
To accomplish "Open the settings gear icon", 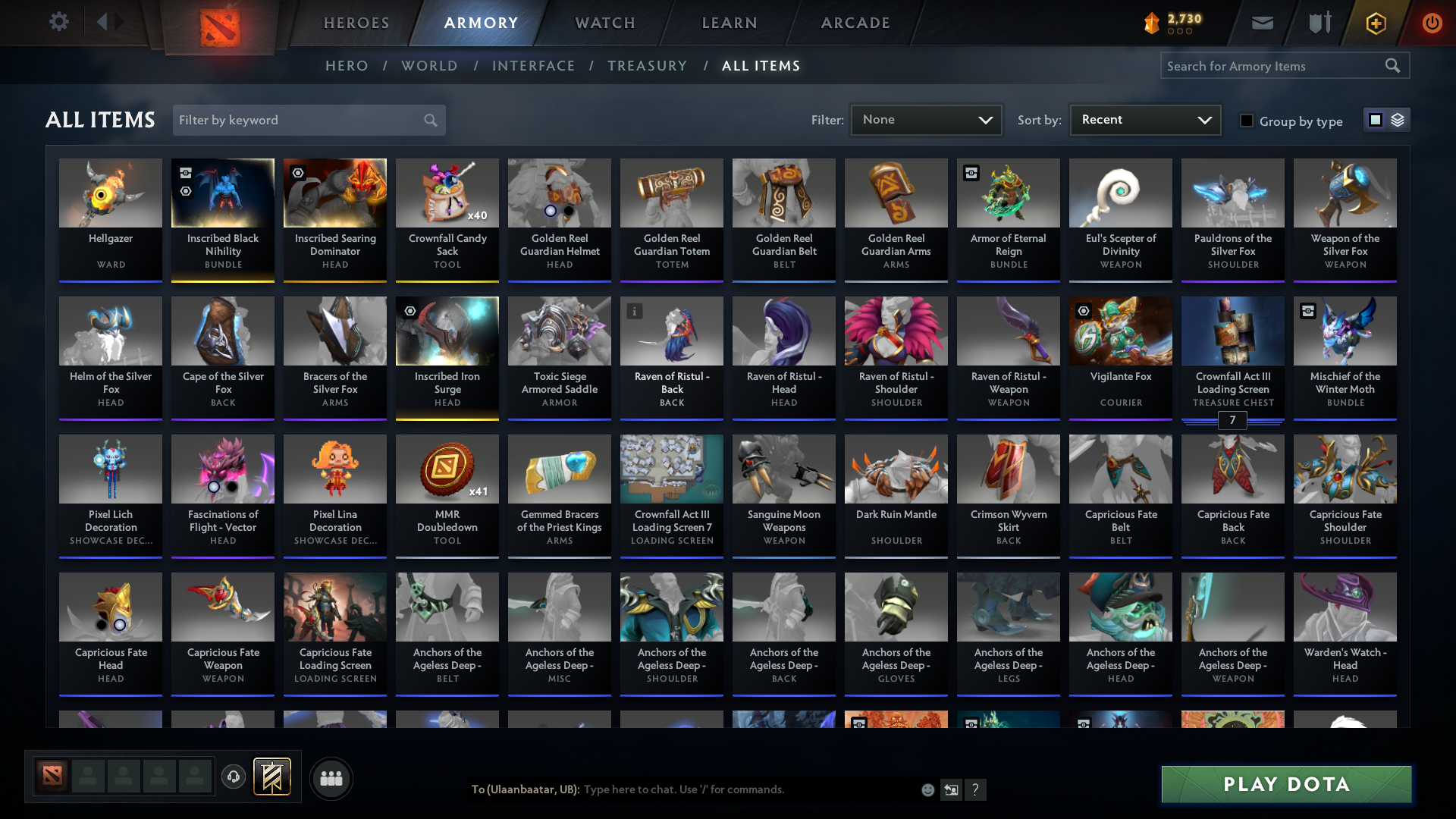I will point(59,22).
